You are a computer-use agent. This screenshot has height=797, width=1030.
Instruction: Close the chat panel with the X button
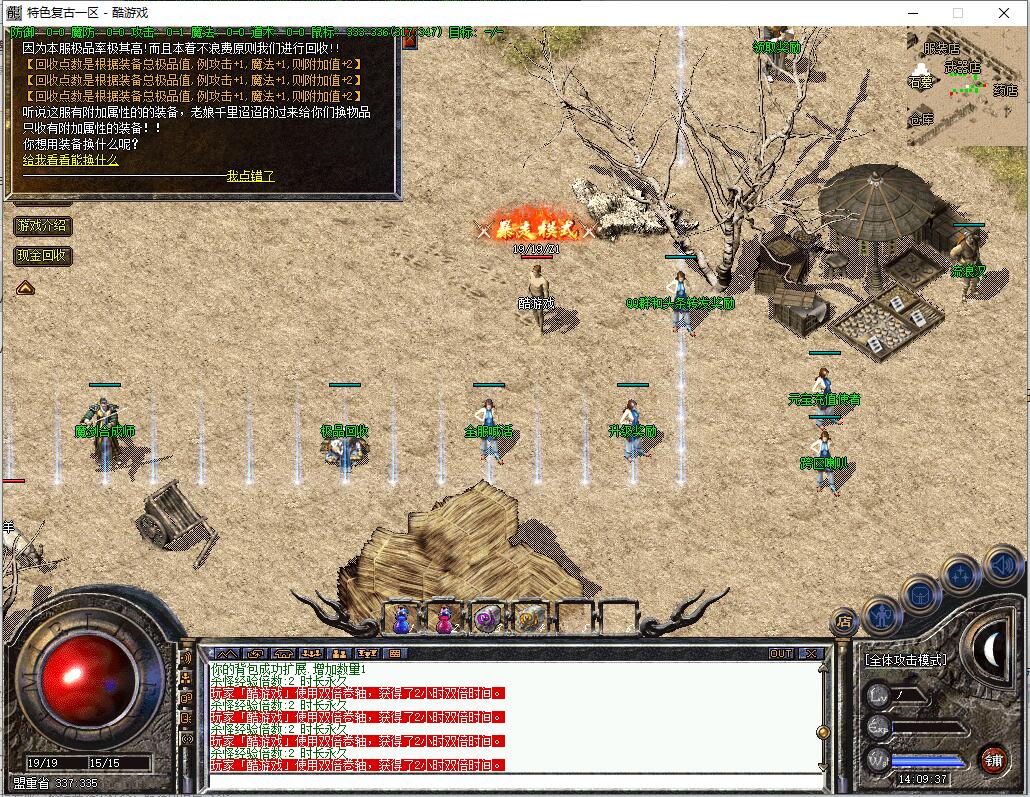click(x=810, y=654)
